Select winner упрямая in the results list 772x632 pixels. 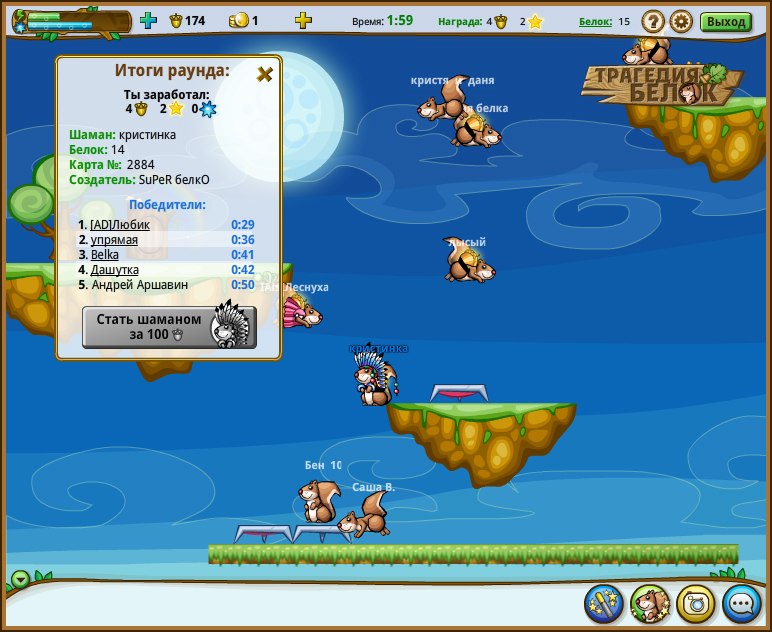click(114, 240)
